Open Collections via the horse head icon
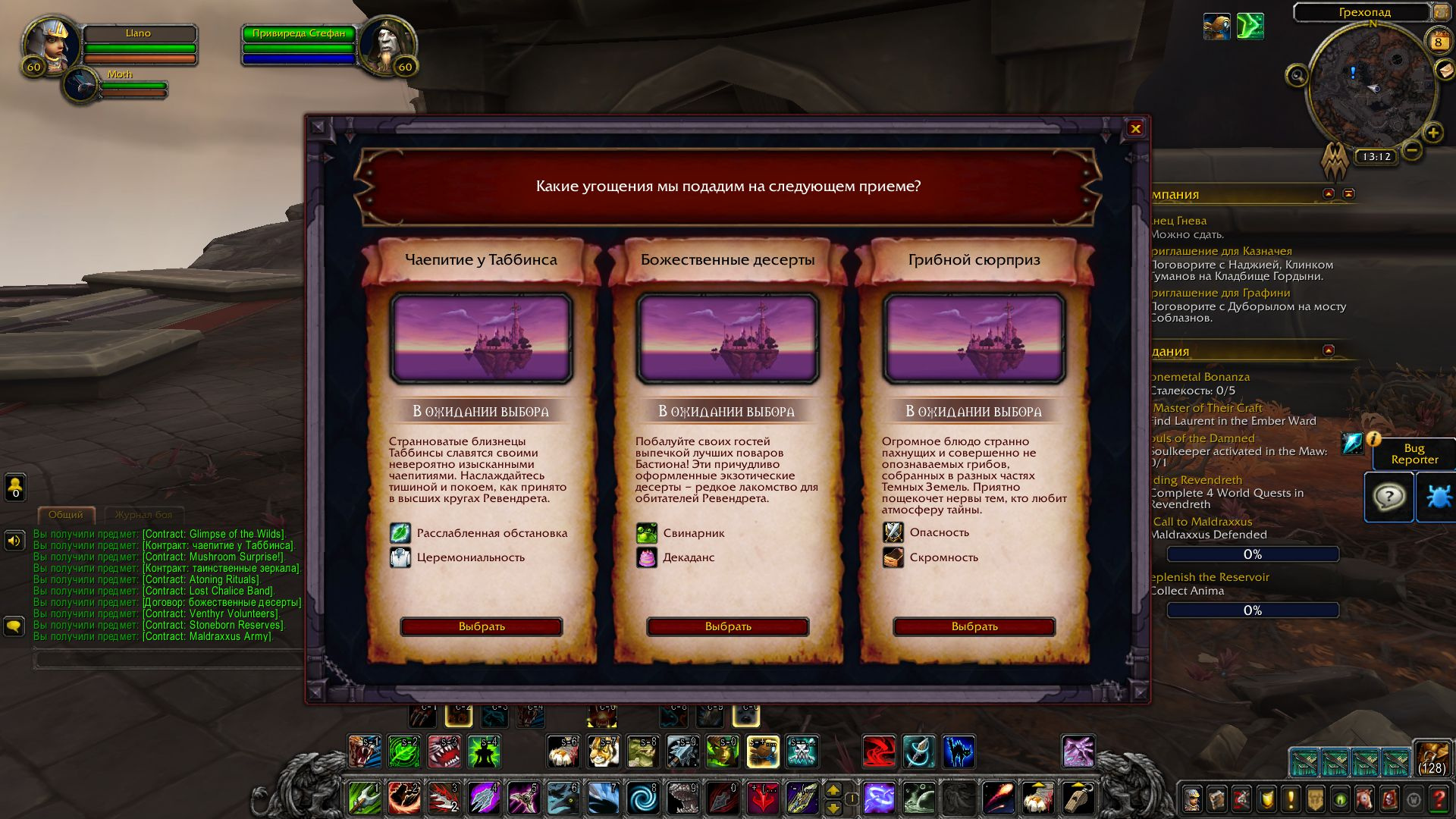 pyautogui.click(x=1364, y=800)
